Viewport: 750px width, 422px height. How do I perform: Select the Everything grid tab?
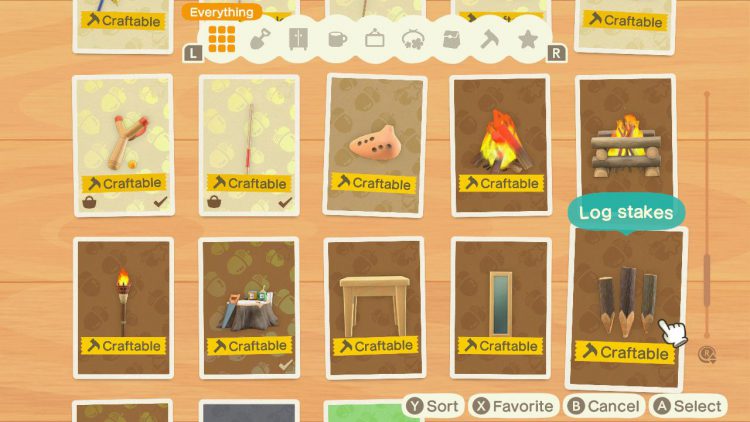coord(222,39)
